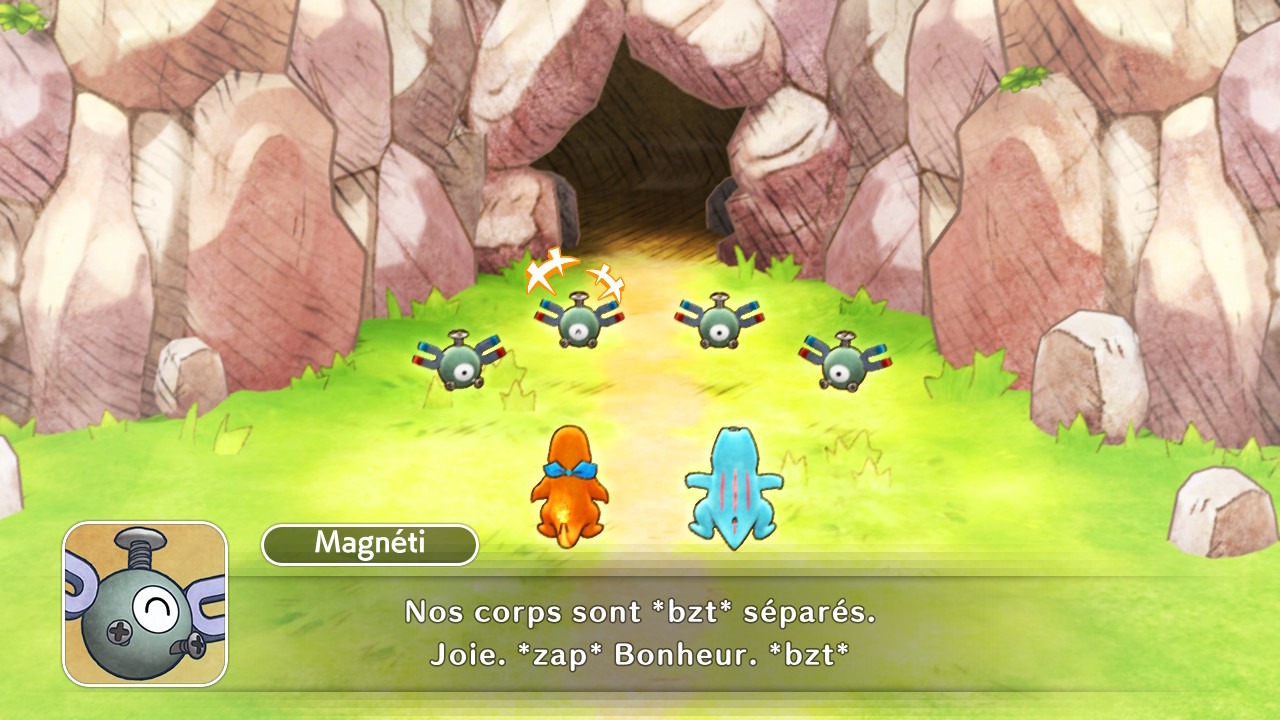The image size is (1280, 720).
Task: Select the Magnéti speaker name label
Action: (x=369, y=544)
